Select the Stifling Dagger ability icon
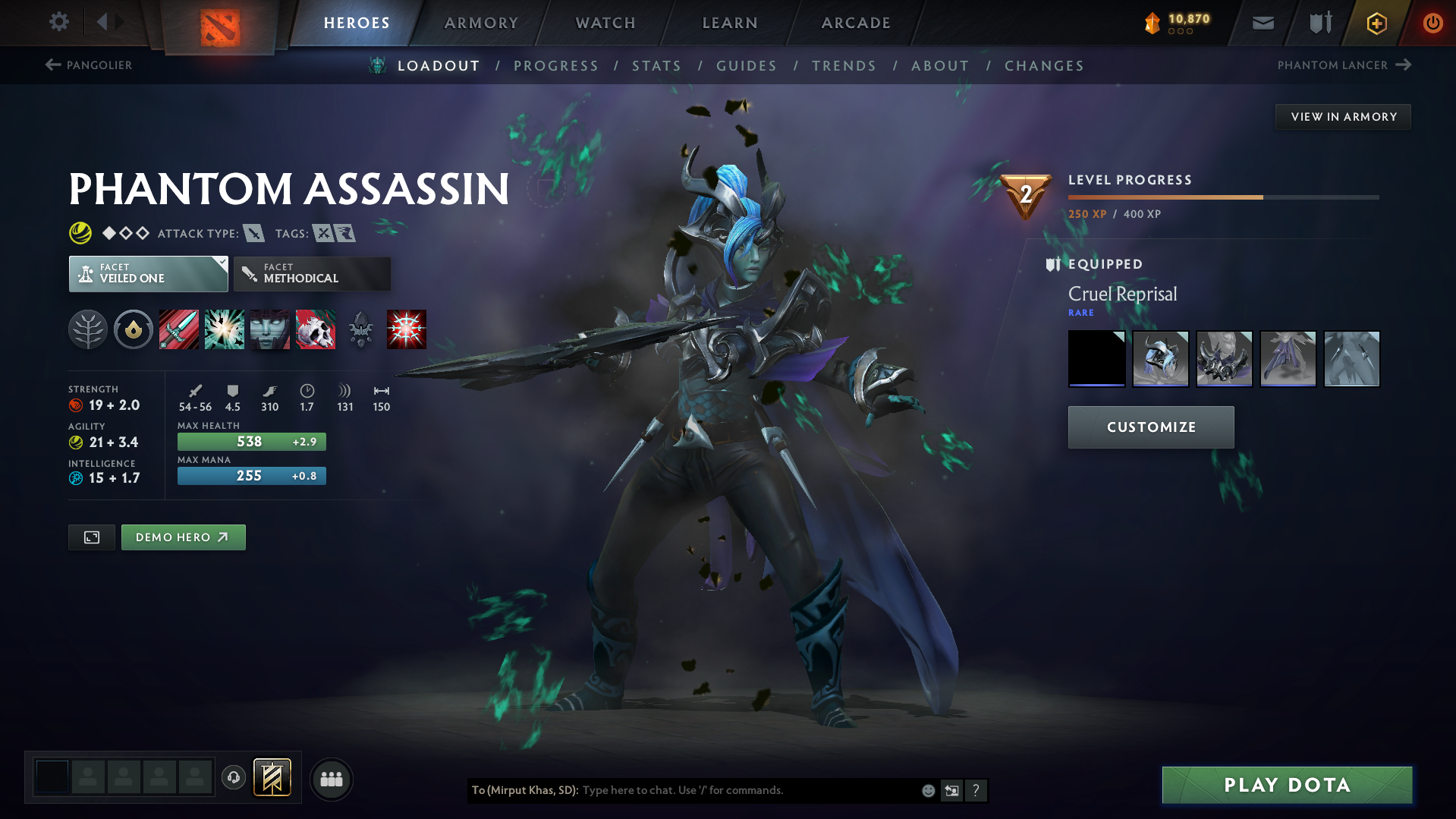Screen dimensions: 1456x819 coord(178,329)
